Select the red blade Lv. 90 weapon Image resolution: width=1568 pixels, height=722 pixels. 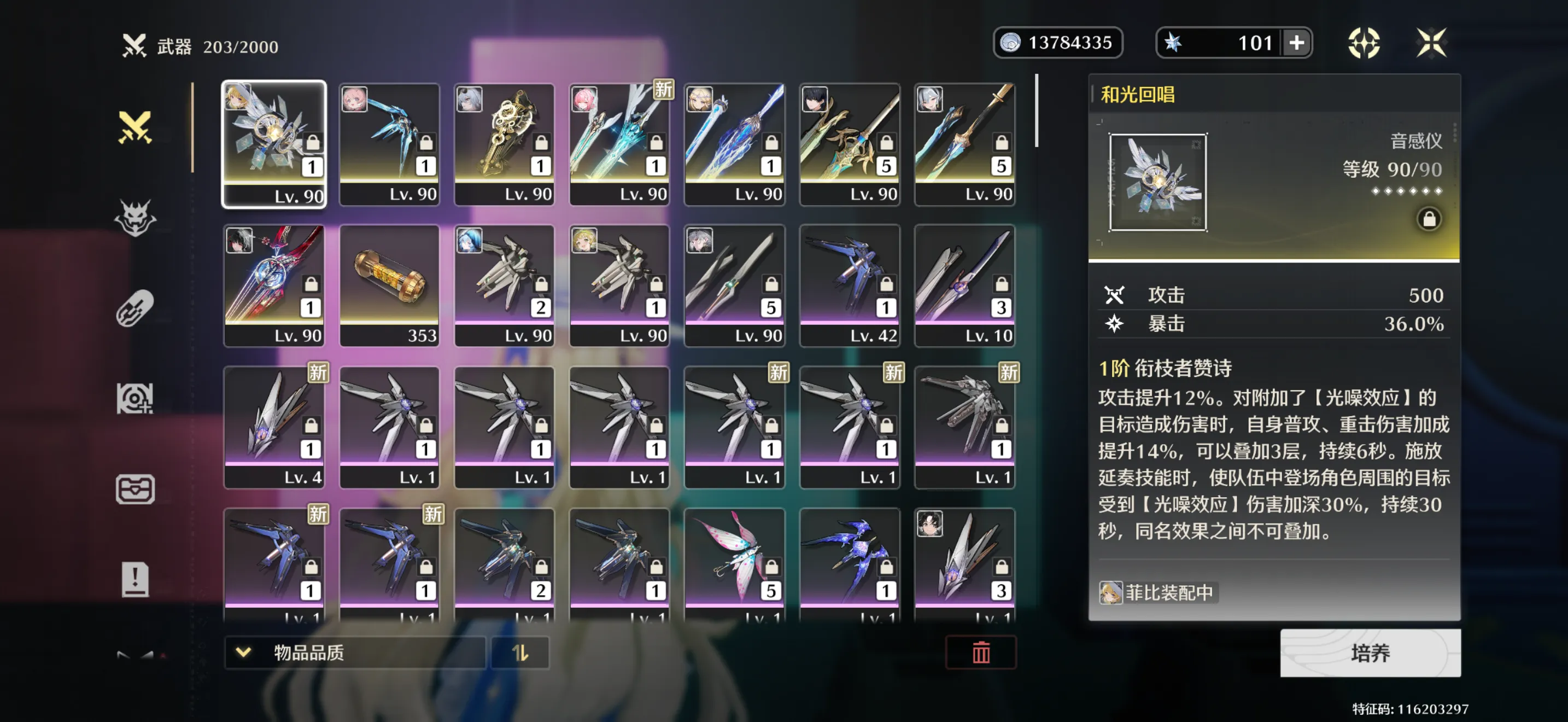point(274,285)
